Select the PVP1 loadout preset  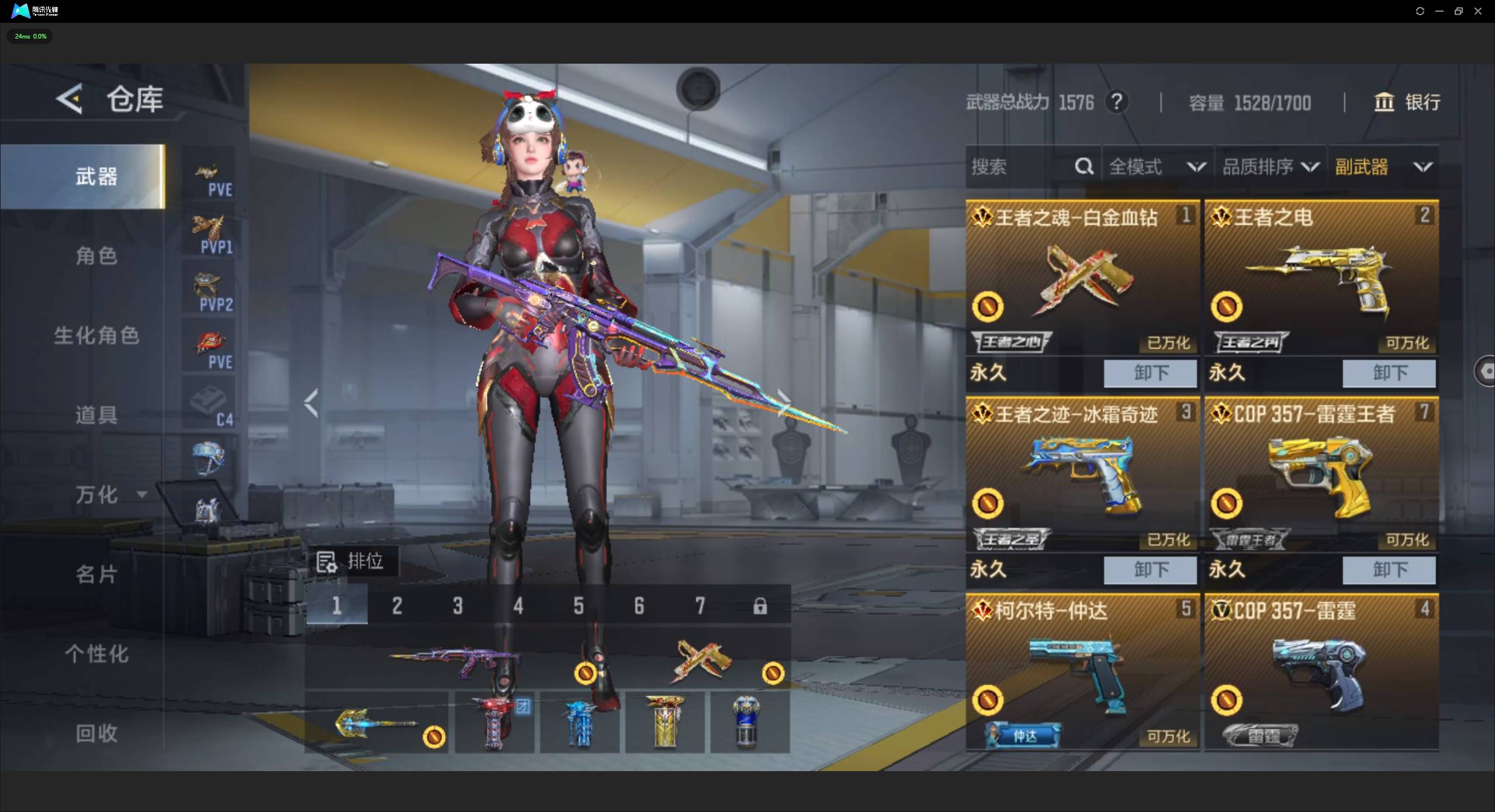pyautogui.click(x=210, y=234)
